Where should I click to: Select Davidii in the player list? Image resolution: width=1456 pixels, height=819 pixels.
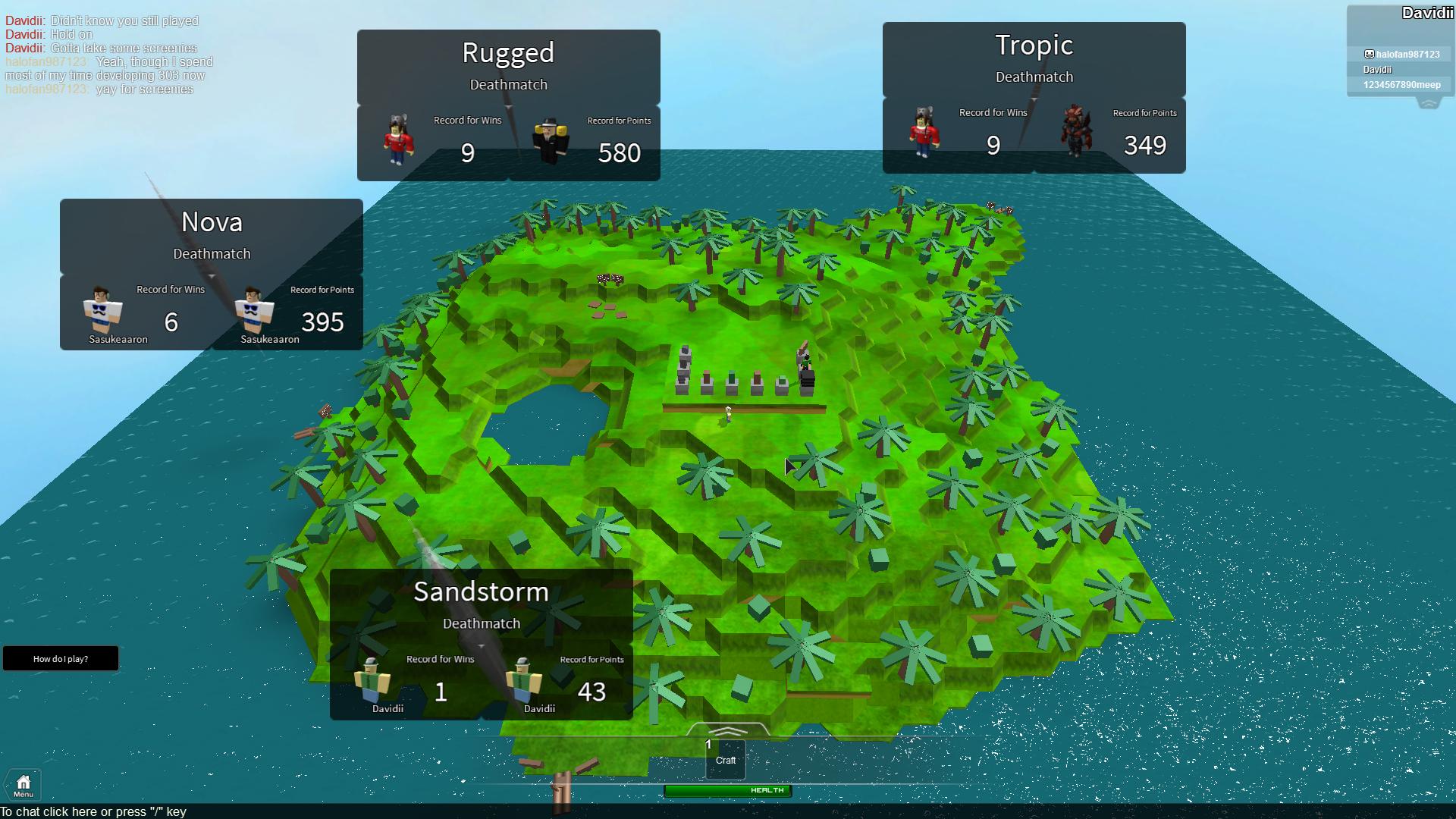tap(1377, 70)
